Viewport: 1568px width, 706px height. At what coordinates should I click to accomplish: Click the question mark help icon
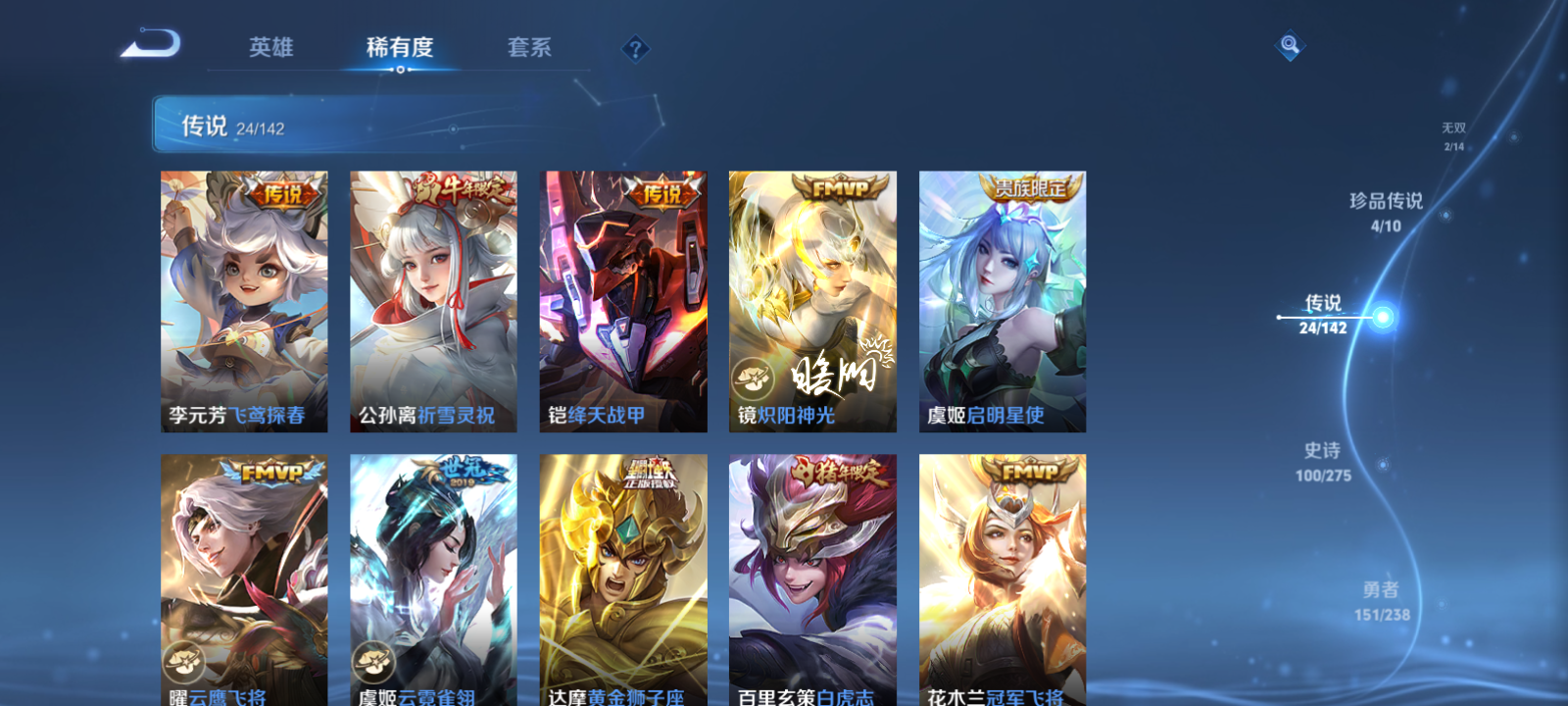tap(637, 48)
